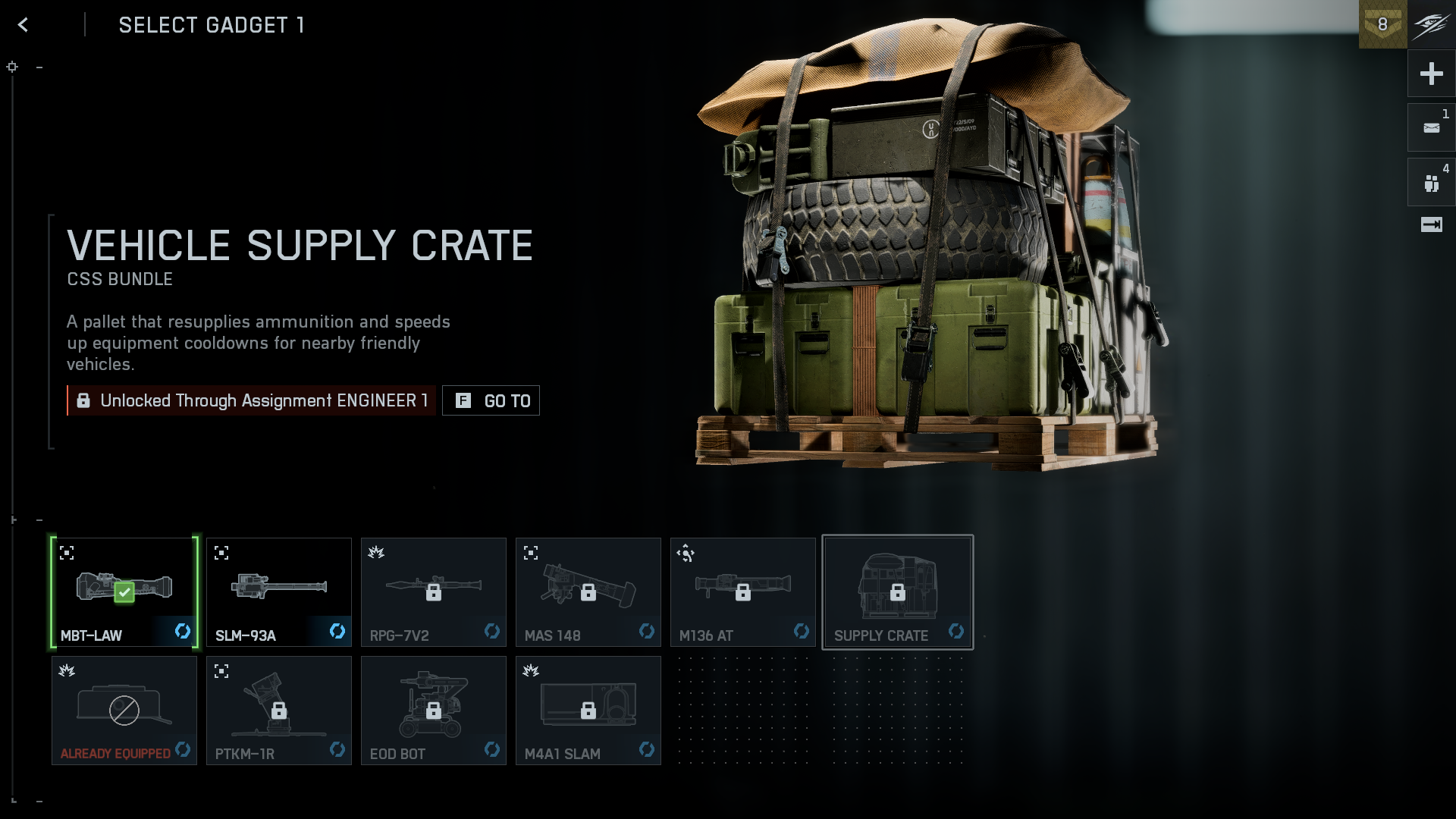Click the plus icon in the sidebar
The image size is (1456, 819).
click(x=1431, y=74)
